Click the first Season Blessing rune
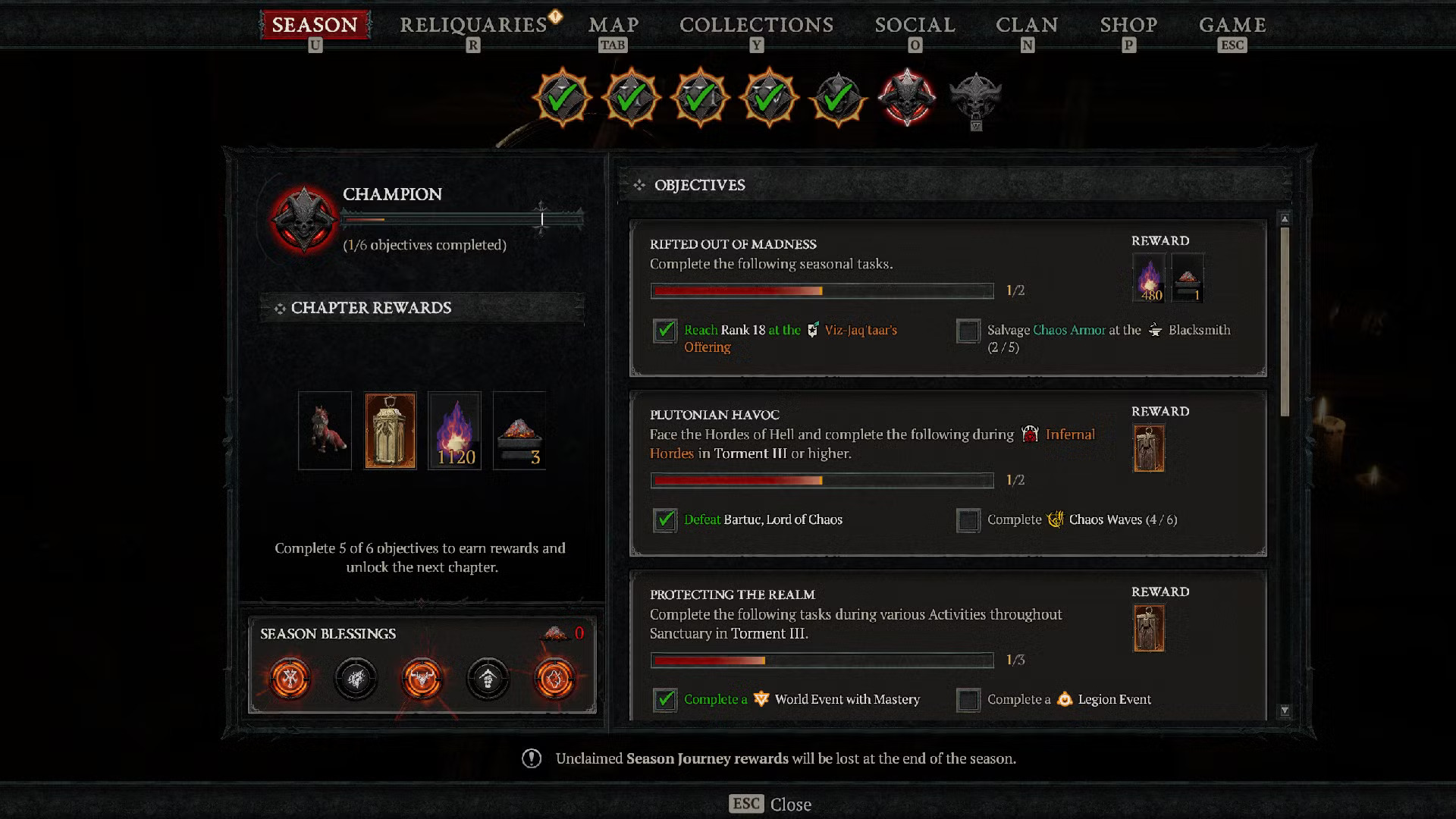The height and width of the screenshot is (819, 1456). (288, 679)
